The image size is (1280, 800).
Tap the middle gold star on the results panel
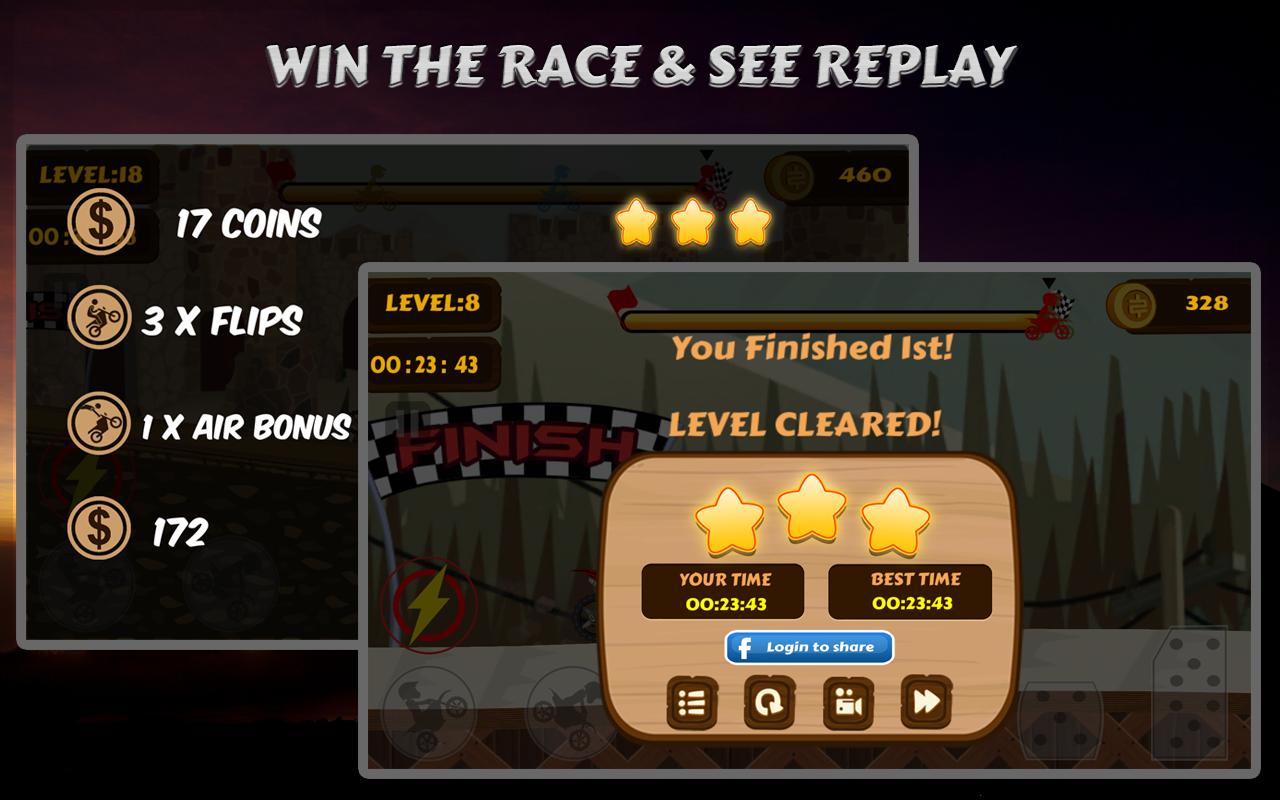pos(810,510)
